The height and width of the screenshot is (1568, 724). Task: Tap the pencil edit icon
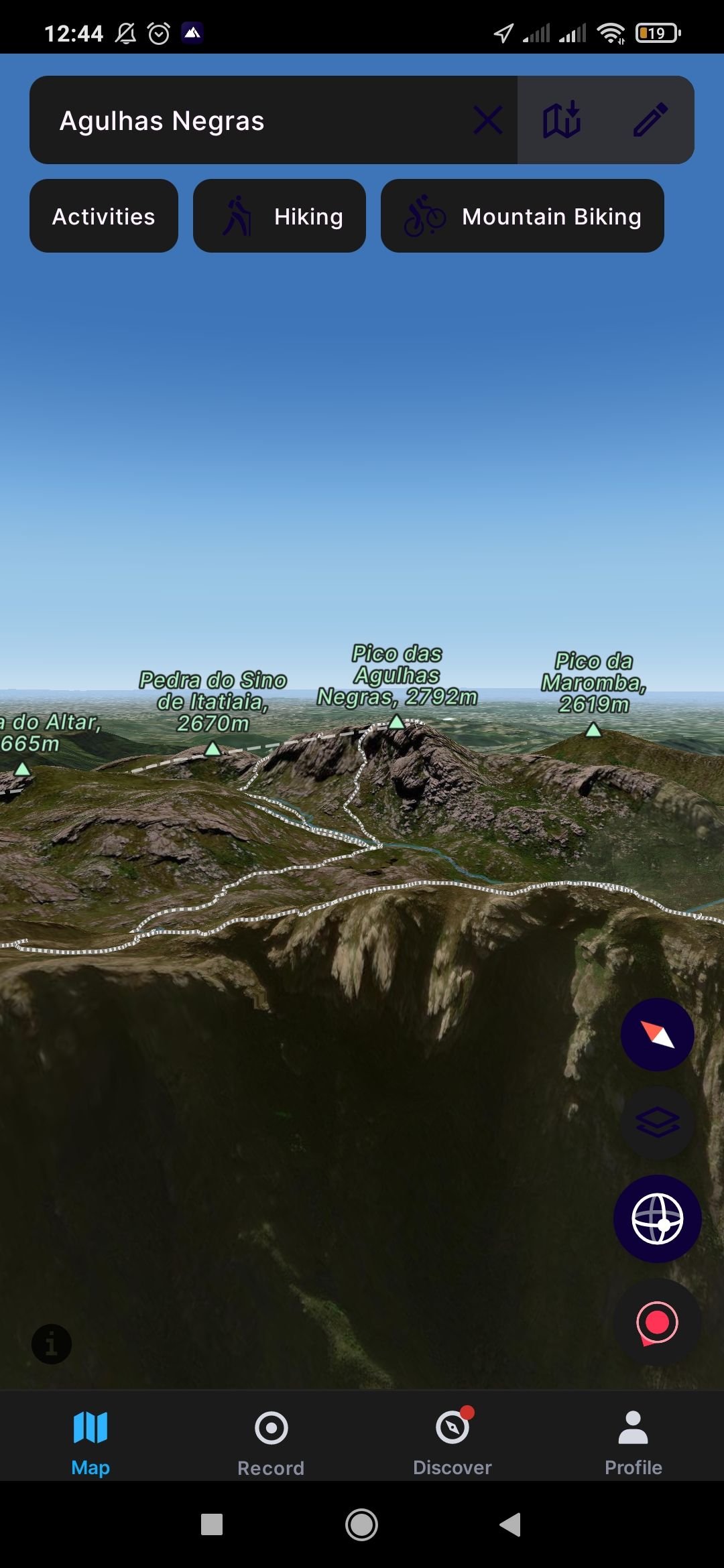pyautogui.click(x=650, y=121)
